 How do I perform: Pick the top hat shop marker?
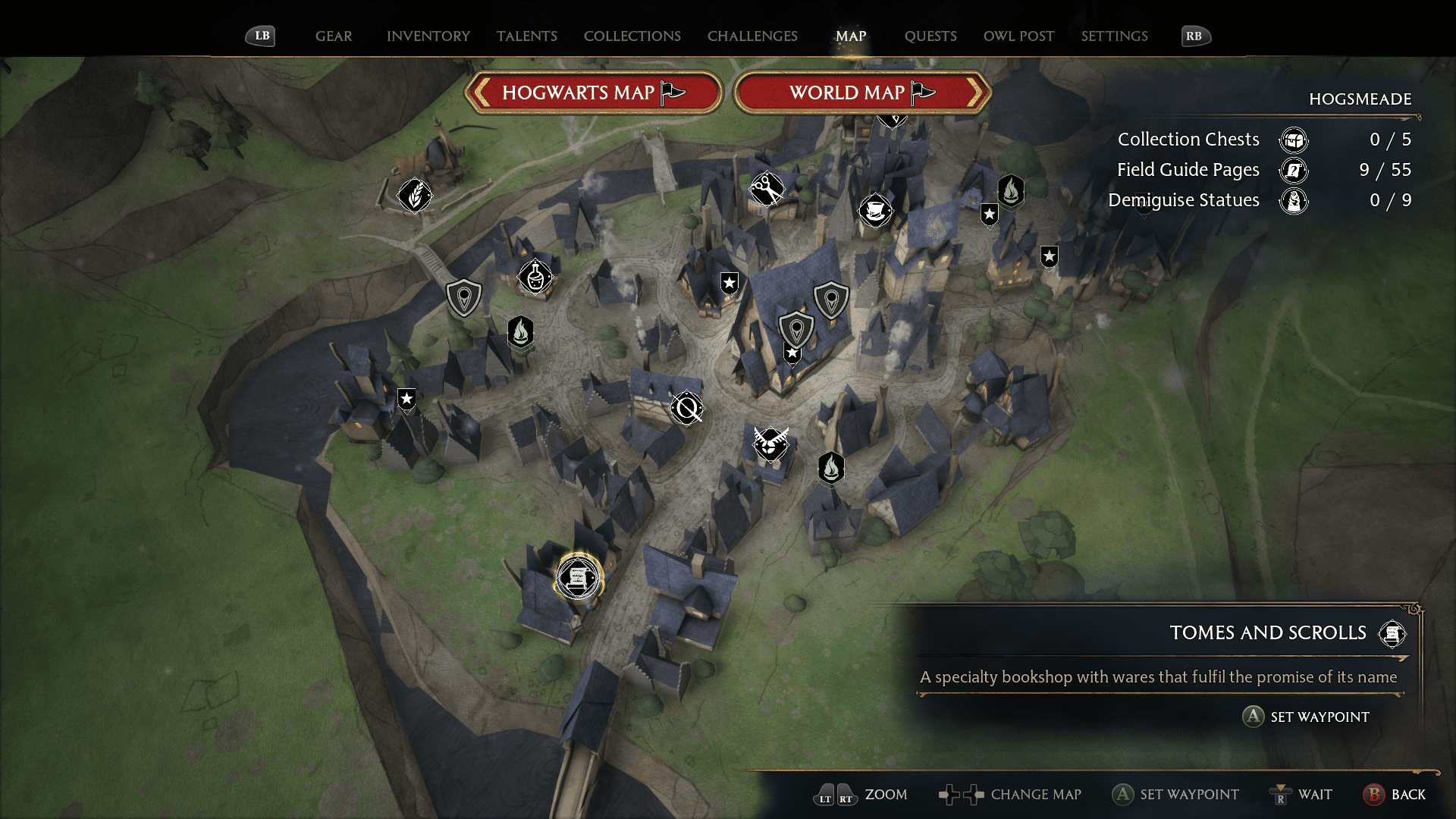tap(875, 210)
